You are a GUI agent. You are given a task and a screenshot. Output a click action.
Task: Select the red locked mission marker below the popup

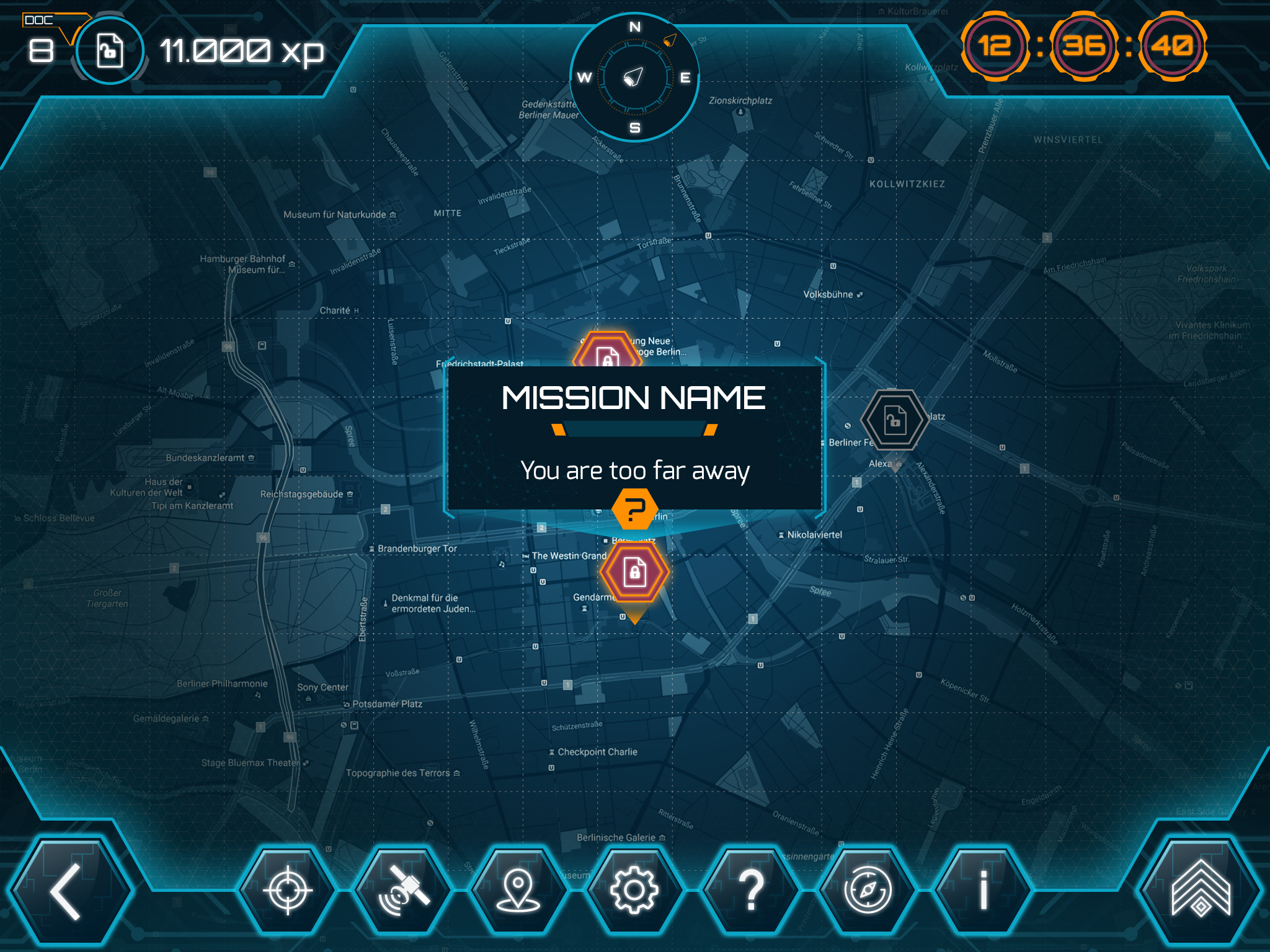(x=634, y=571)
